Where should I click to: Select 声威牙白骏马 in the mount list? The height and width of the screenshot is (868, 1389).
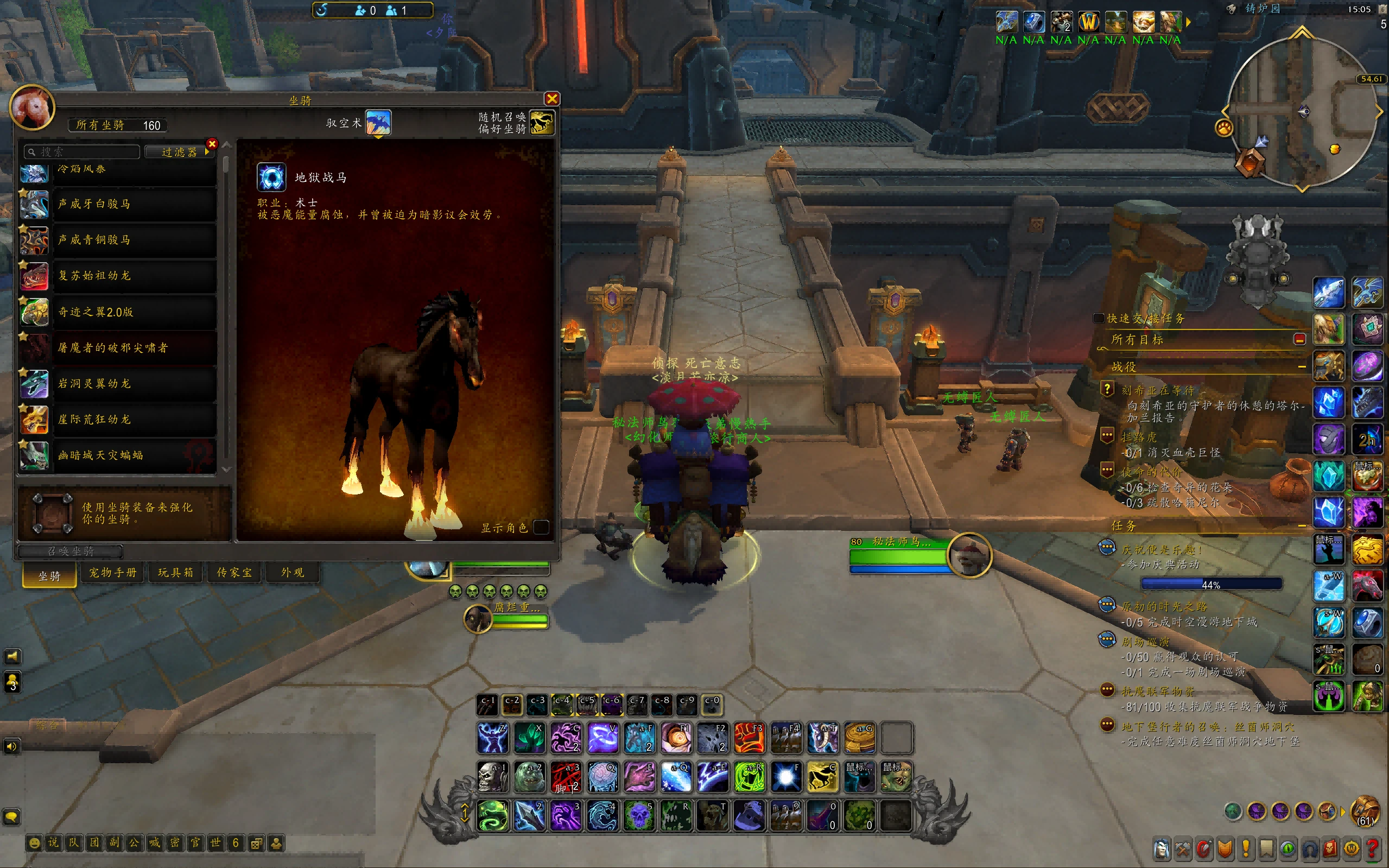pos(134,204)
